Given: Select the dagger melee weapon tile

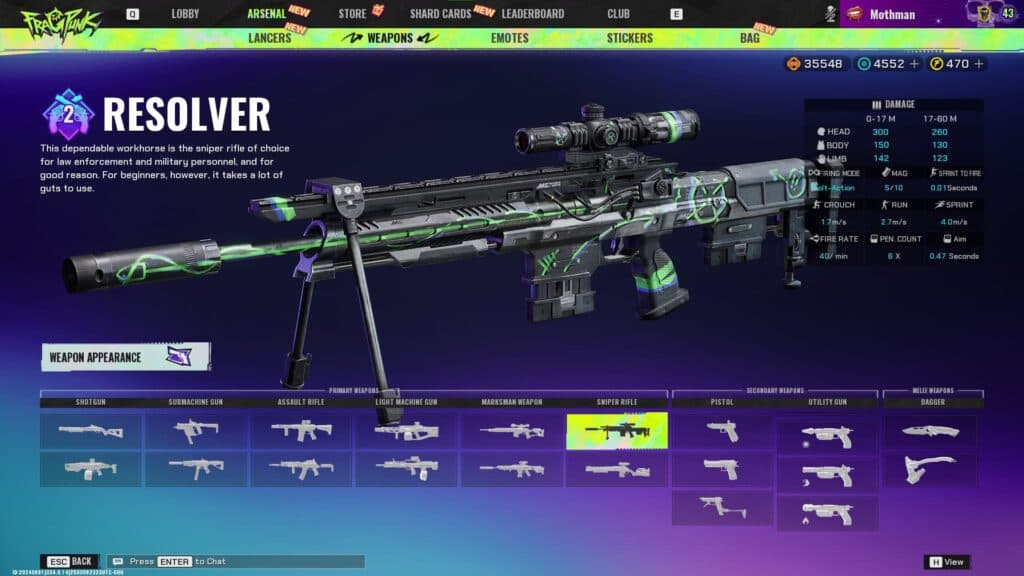Looking at the screenshot, I should 930,431.
